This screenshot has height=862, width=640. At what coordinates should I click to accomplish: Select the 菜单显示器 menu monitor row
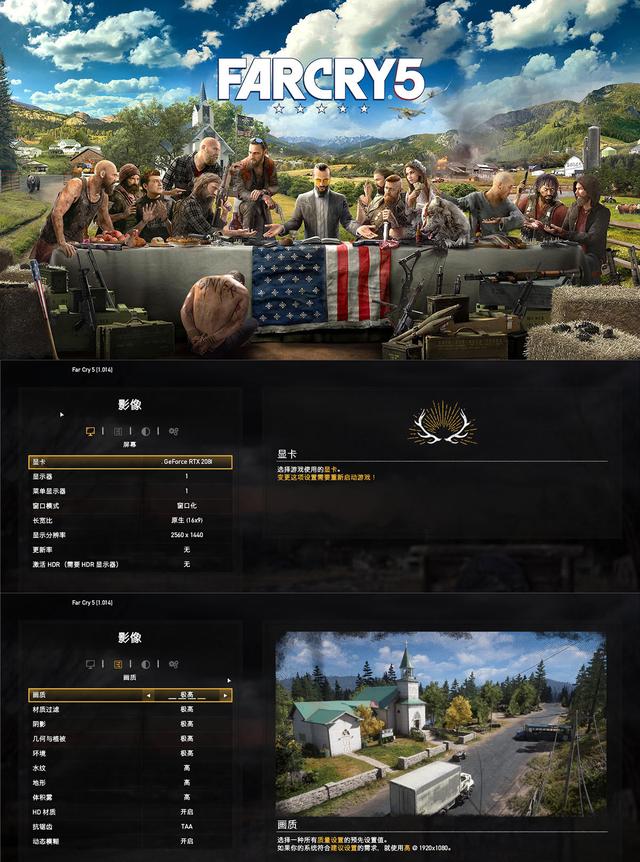pyautogui.click(x=131, y=491)
